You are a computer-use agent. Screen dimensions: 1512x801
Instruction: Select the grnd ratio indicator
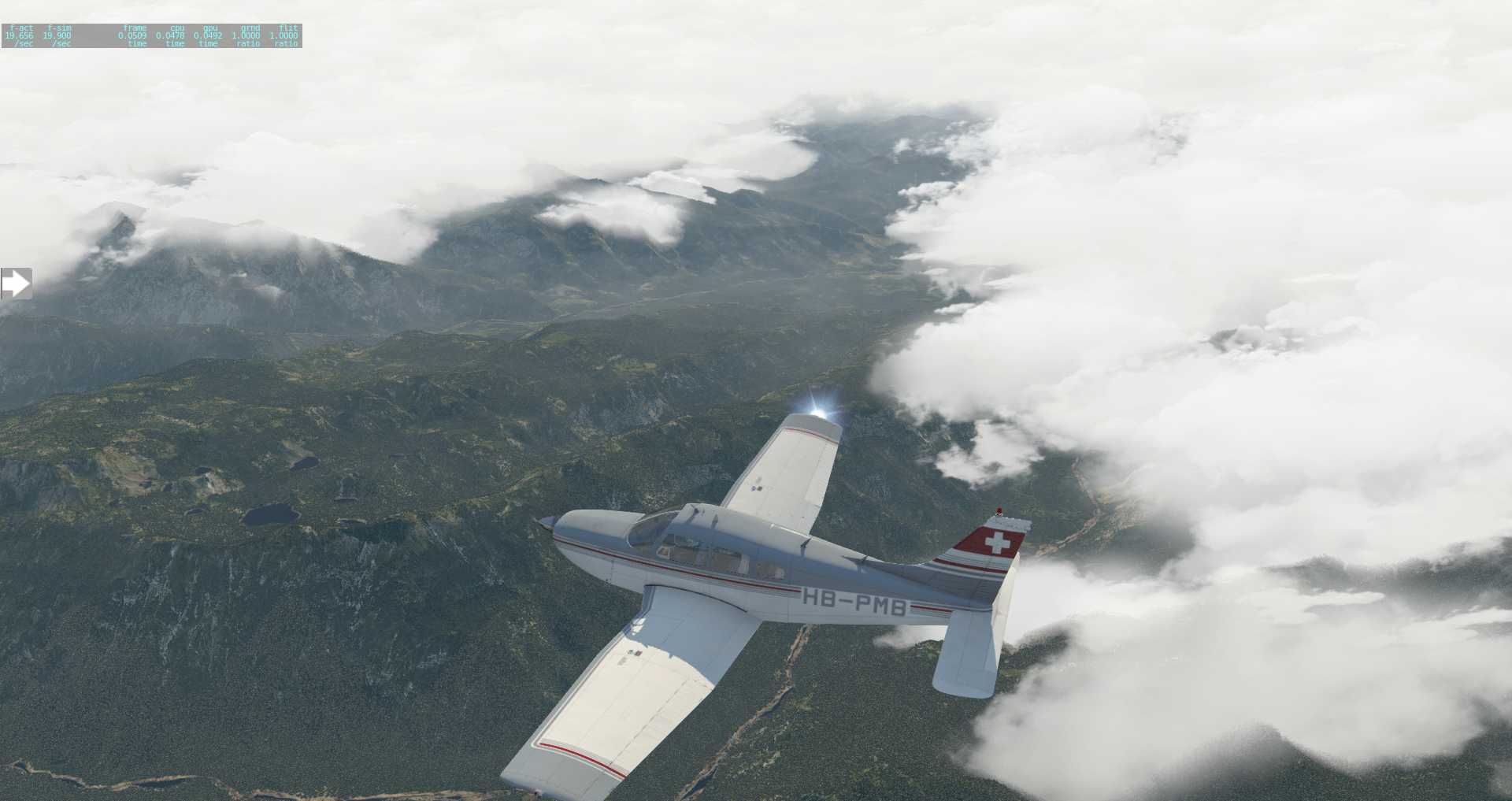pyautogui.click(x=246, y=35)
